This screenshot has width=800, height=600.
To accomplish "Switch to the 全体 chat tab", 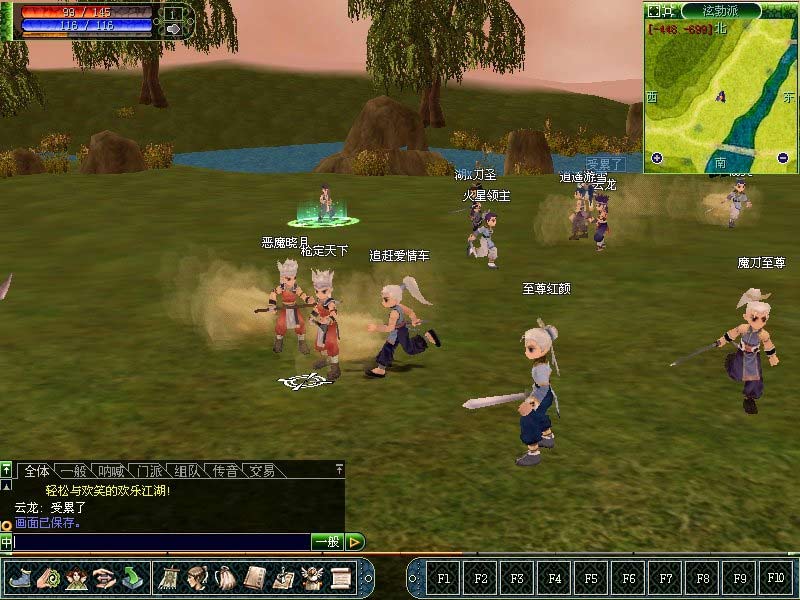I will 37,470.
